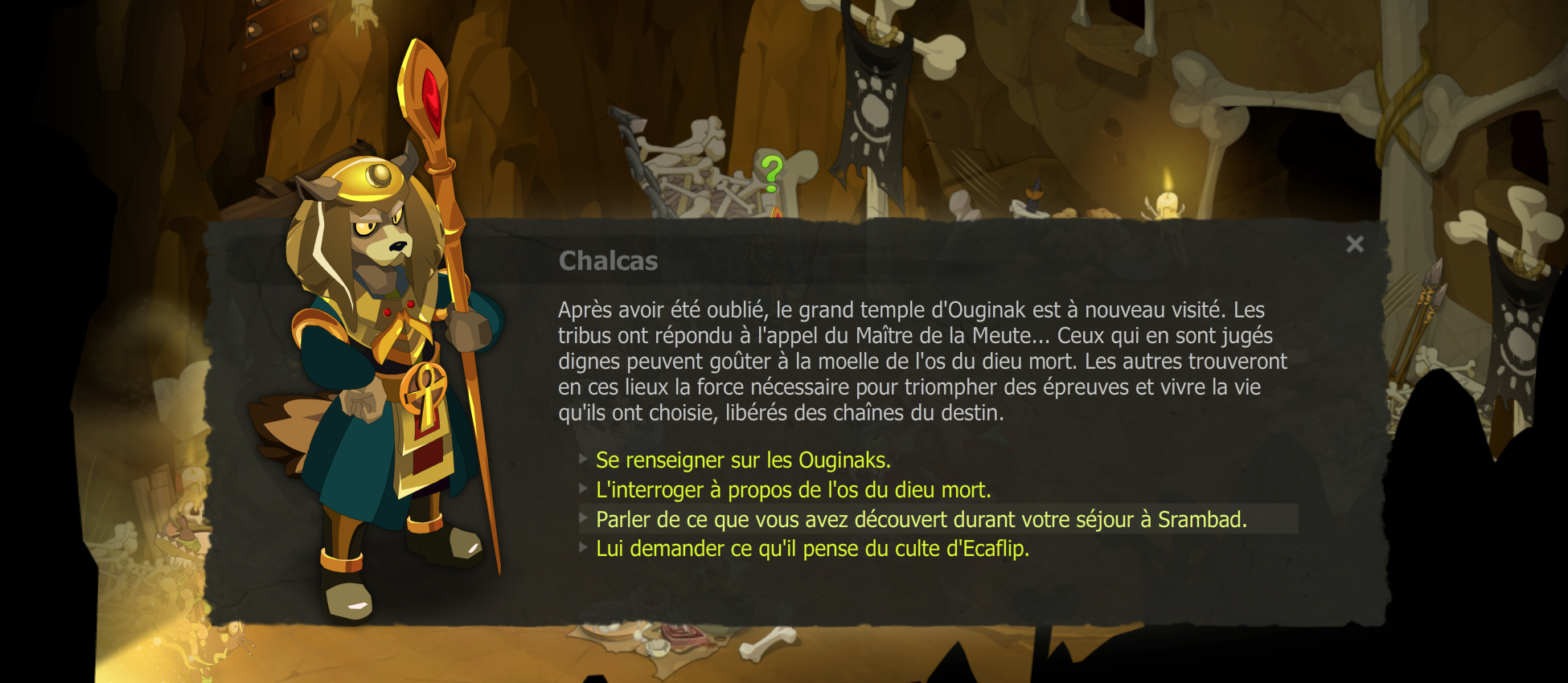Click the triangle beside the Srambad option
Screen dimensions: 1568x683
click(x=583, y=518)
